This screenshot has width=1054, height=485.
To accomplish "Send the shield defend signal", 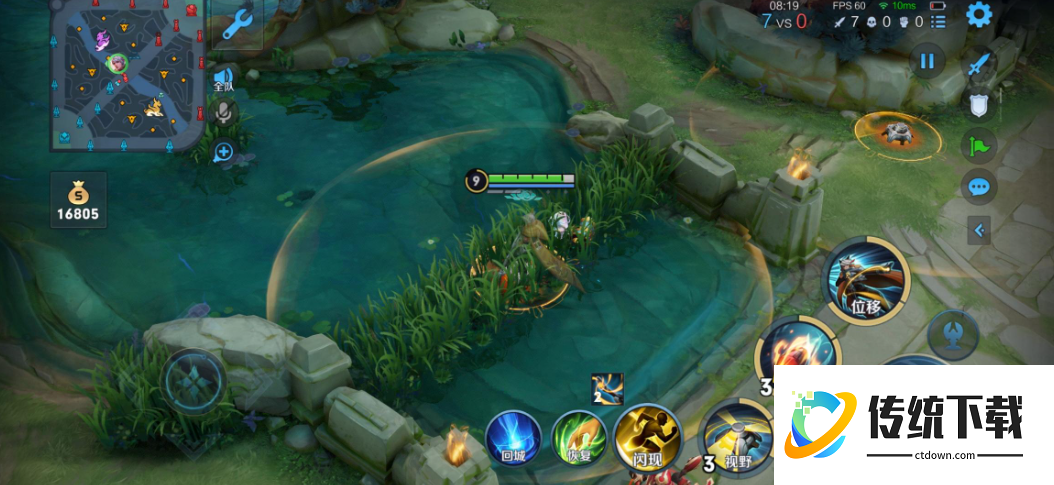I will tap(978, 104).
